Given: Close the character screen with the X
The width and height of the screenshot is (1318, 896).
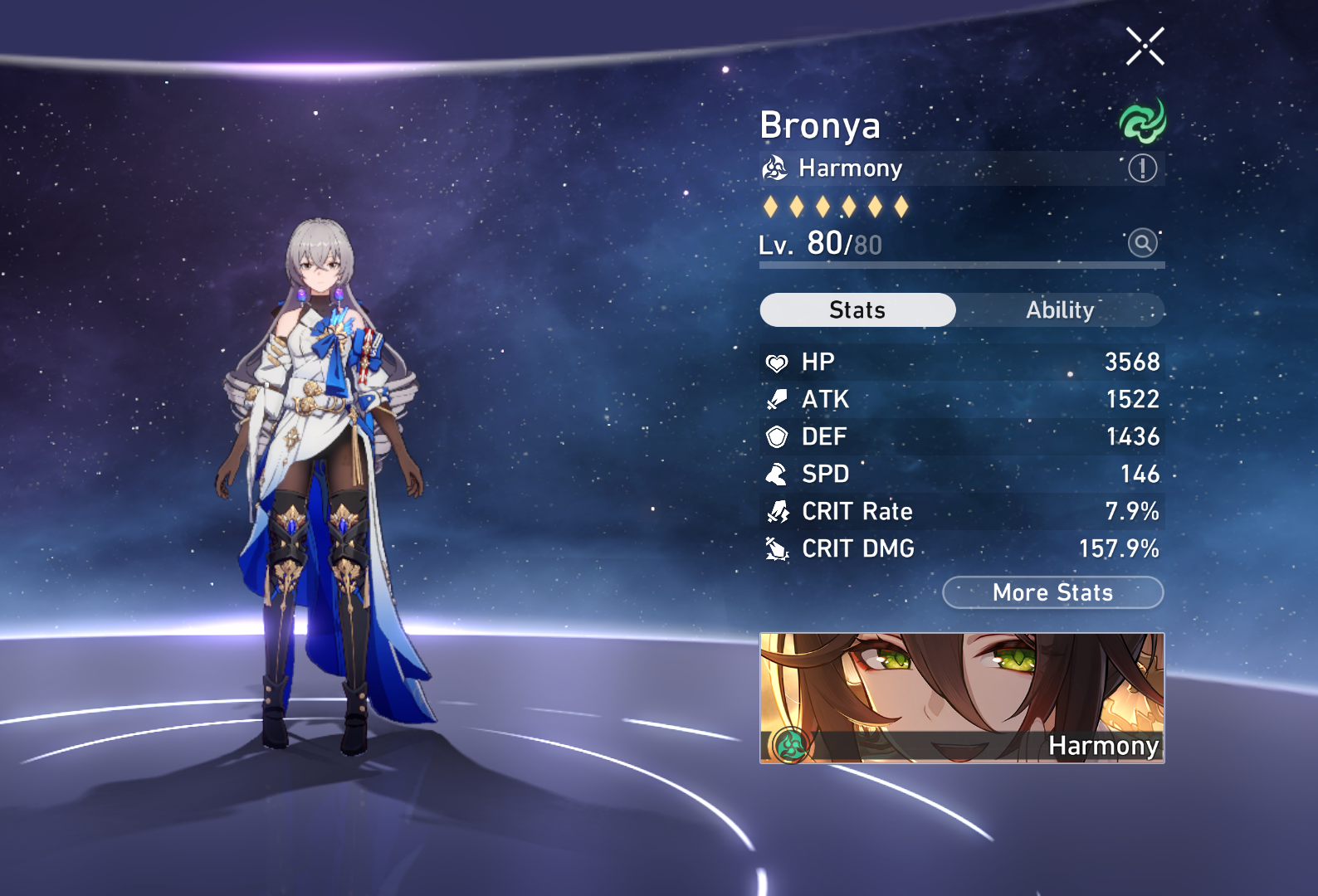Looking at the screenshot, I should pos(1145,46).
